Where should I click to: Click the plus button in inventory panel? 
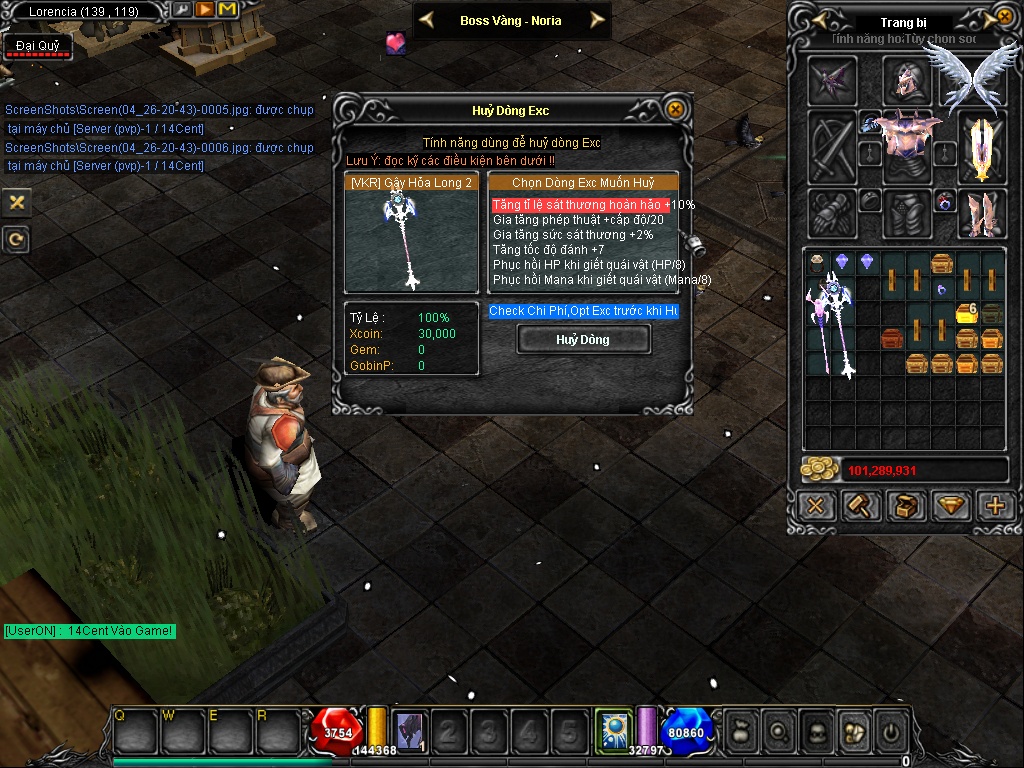coord(995,506)
